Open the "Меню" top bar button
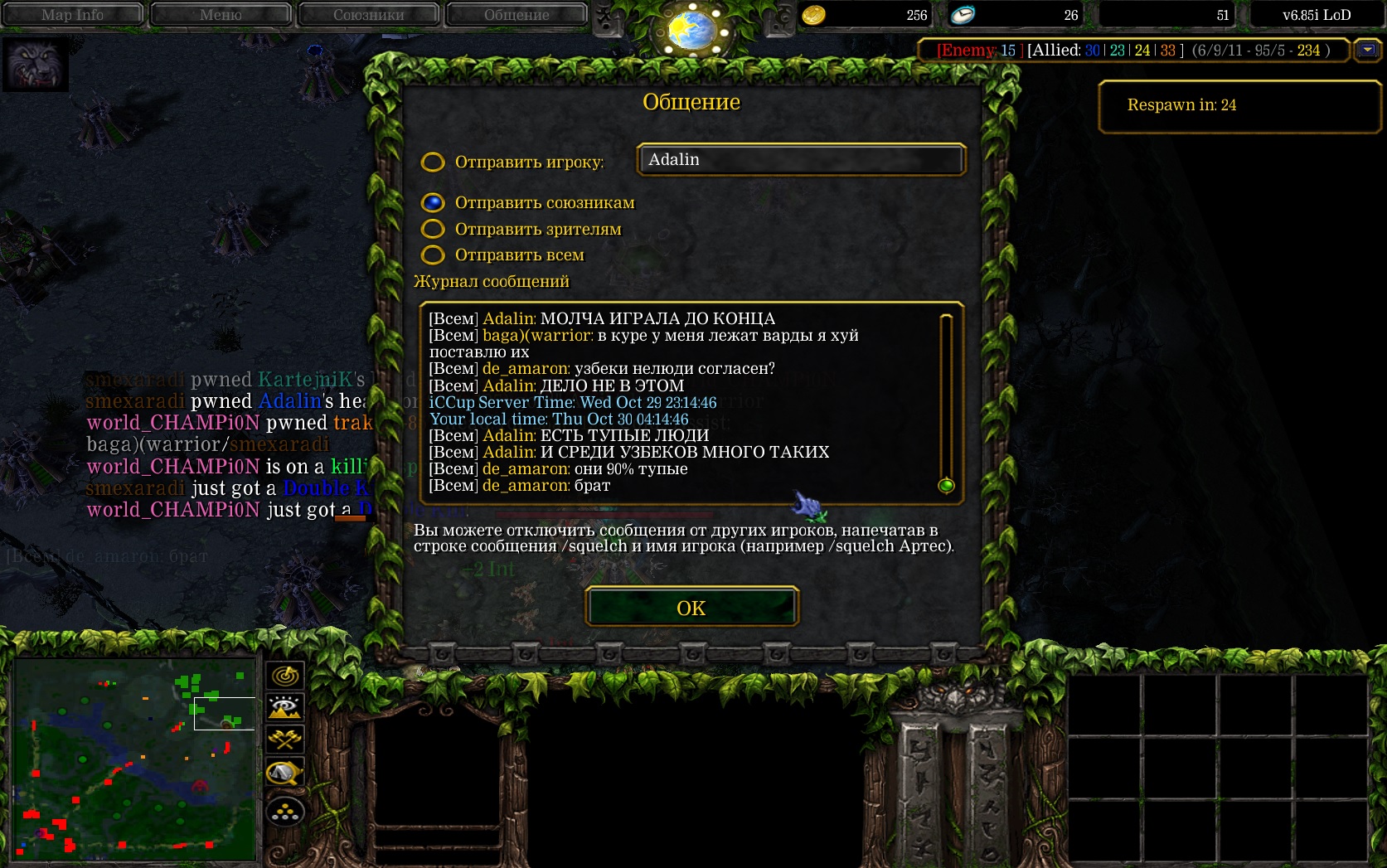1387x868 pixels. 221,14
